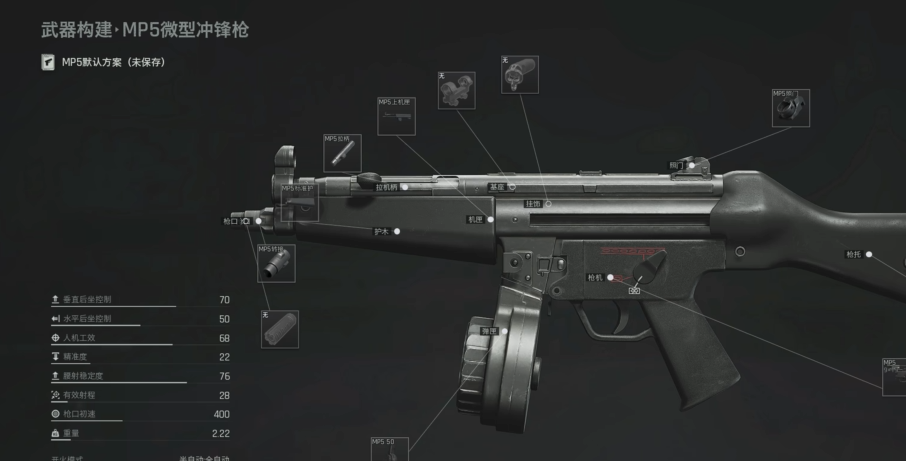
Task: Open the MP5上机匣 upper receiver slot
Action: coord(395,116)
